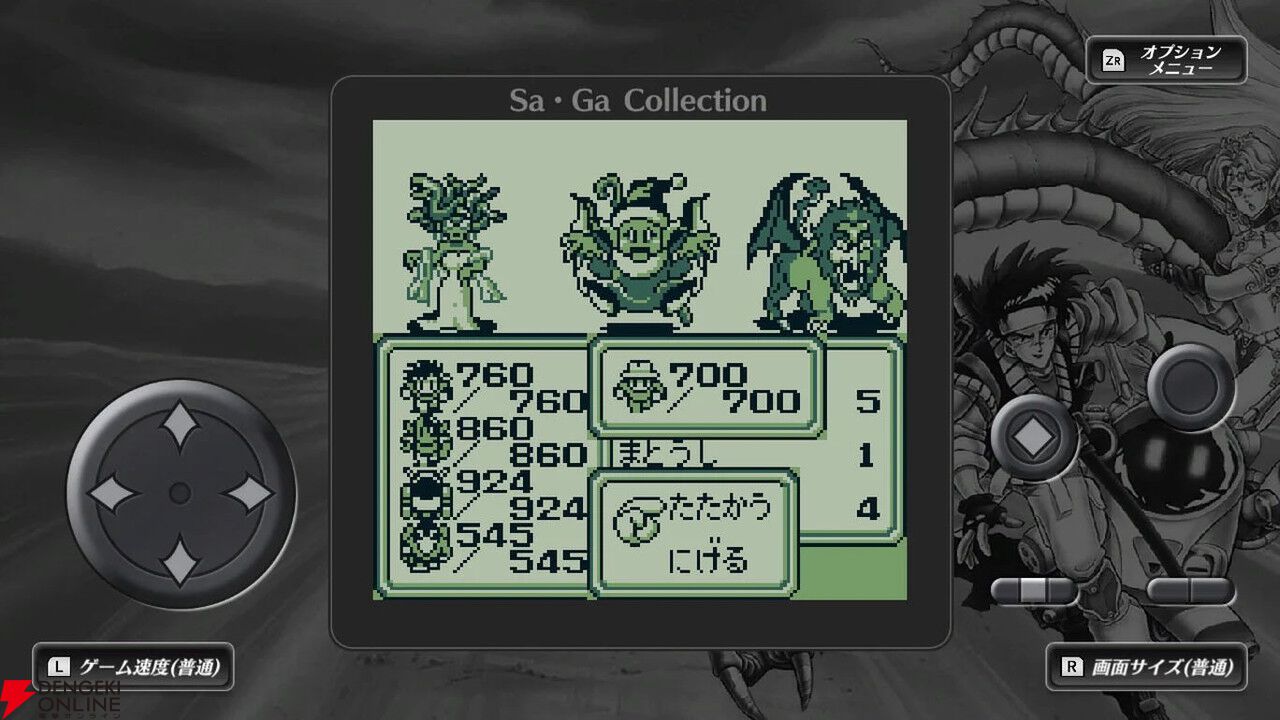Select the mutant portrait beside 860 HP

(425, 441)
